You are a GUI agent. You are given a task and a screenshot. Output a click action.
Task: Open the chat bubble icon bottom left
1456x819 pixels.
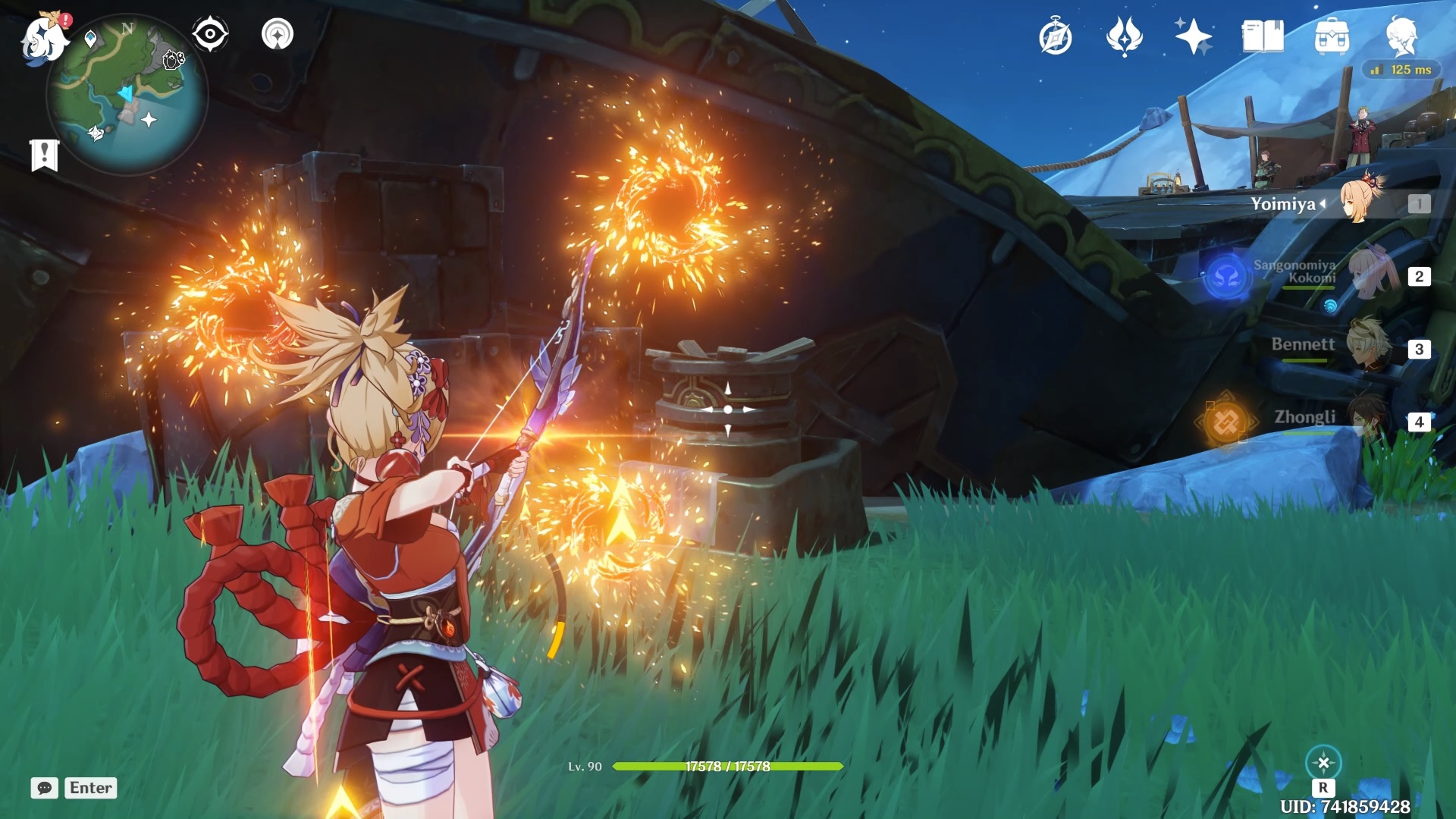point(43,788)
